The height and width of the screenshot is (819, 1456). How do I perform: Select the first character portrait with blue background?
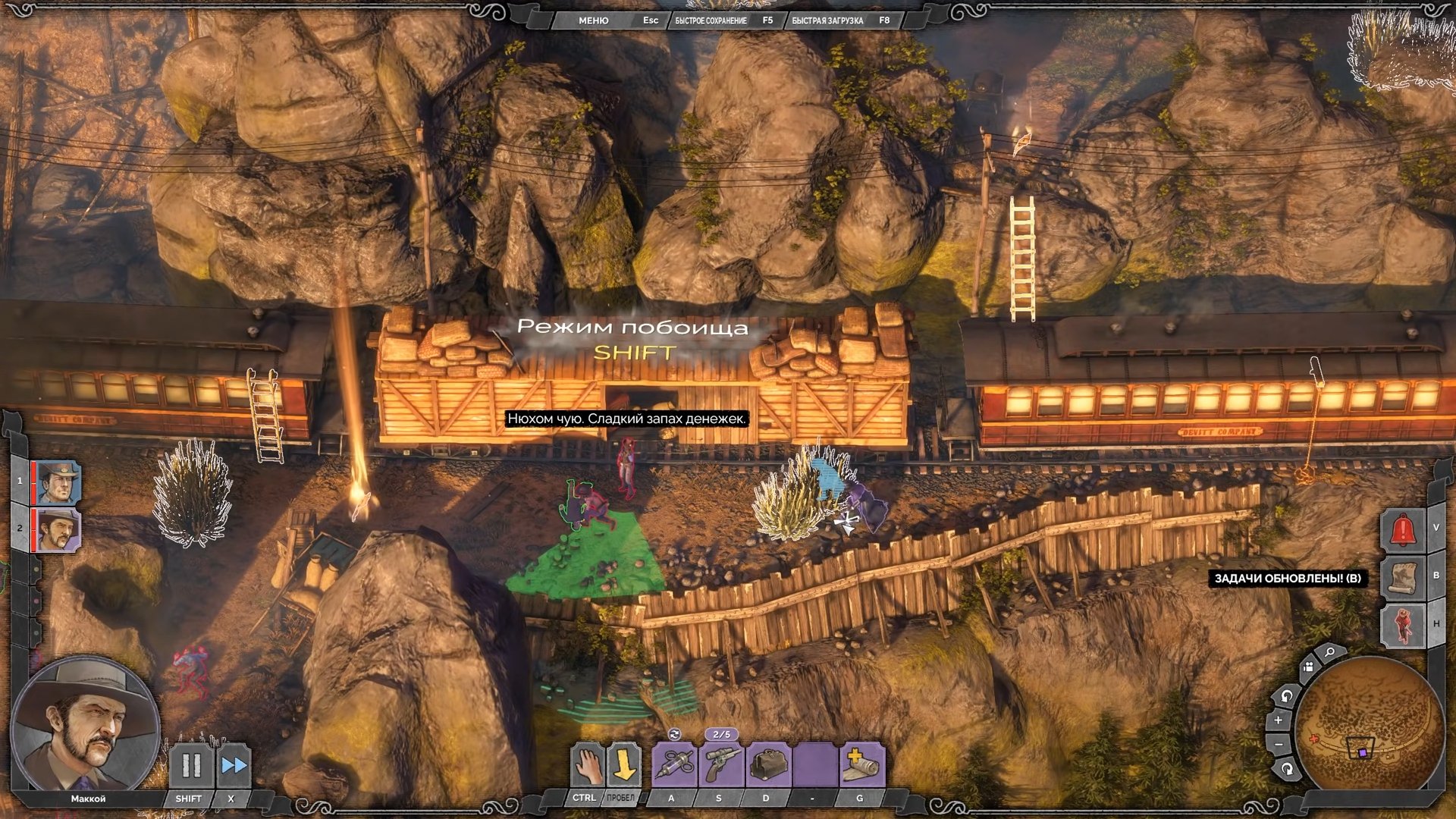point(58,482)
